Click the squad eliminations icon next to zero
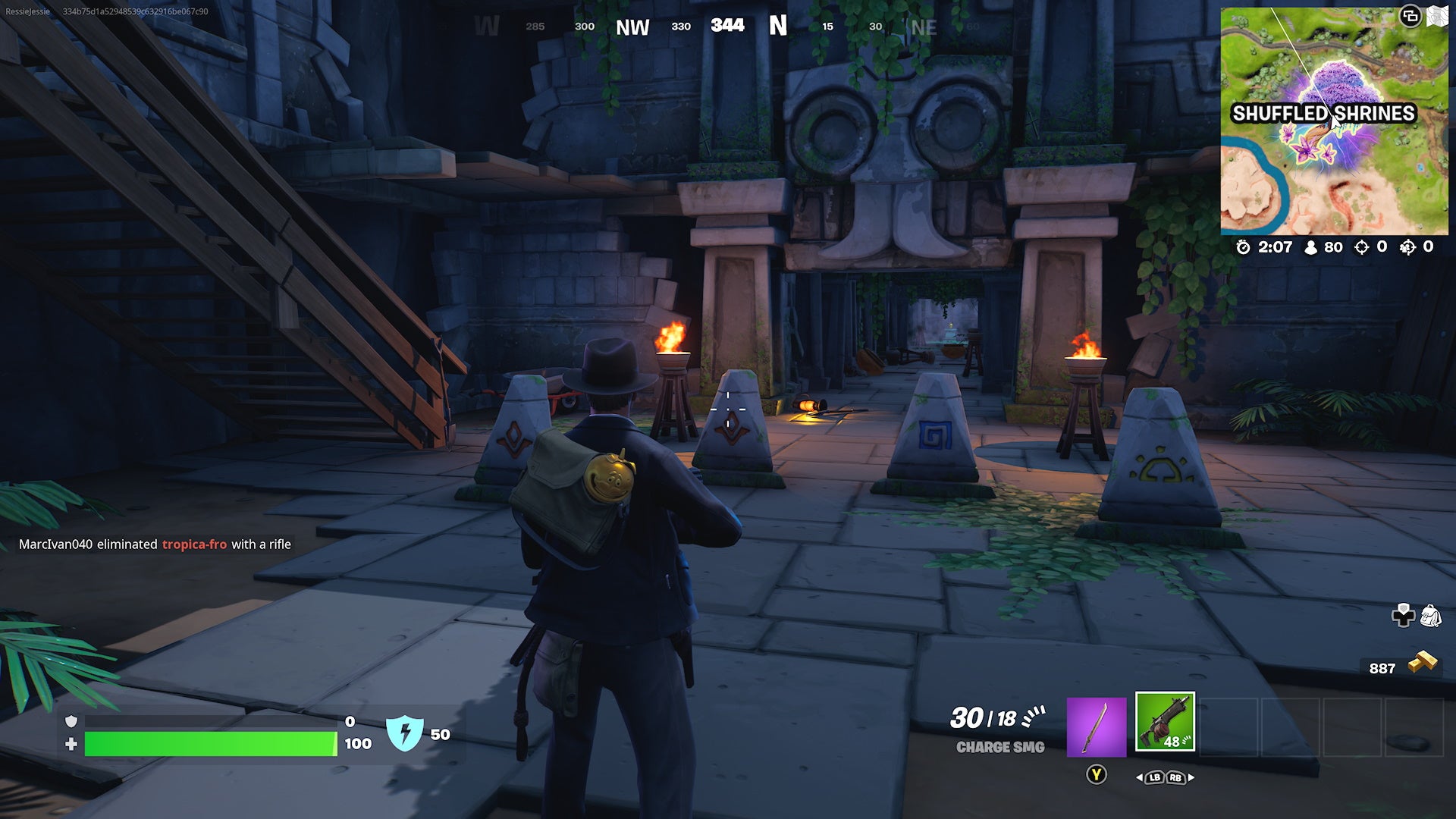The image size is (1456, 819). point(1407,246)
